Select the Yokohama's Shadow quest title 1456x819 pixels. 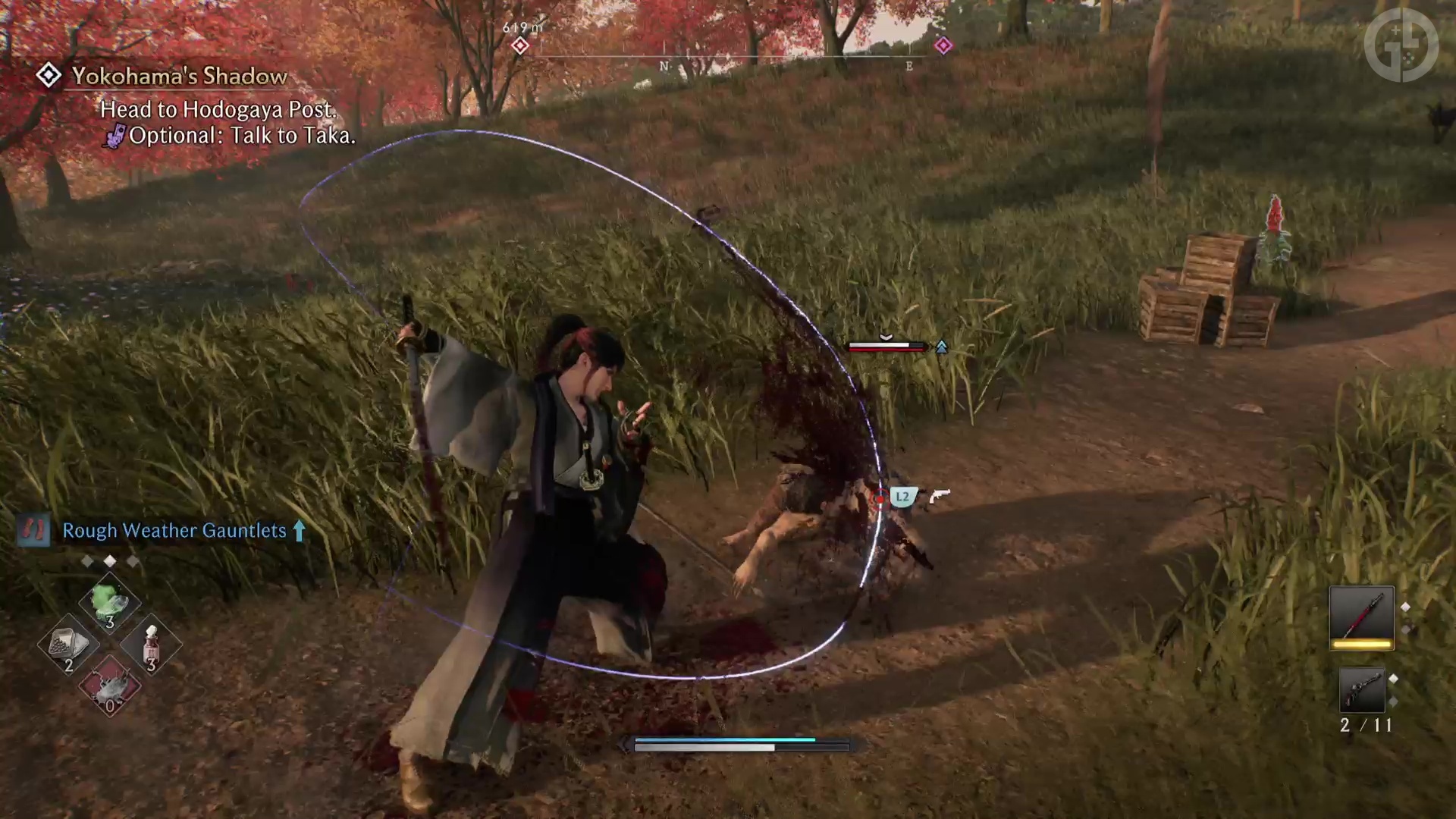180,76
